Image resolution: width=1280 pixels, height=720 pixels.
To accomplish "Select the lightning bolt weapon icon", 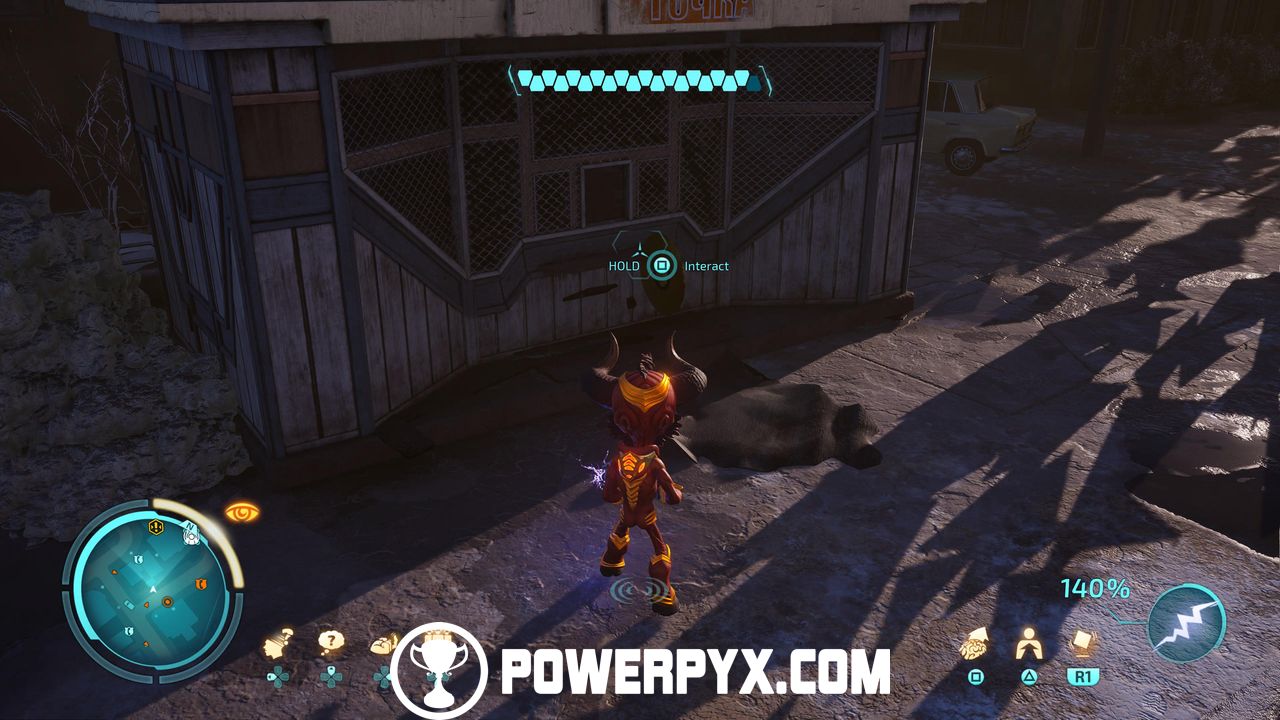I will coord(1187,624).
